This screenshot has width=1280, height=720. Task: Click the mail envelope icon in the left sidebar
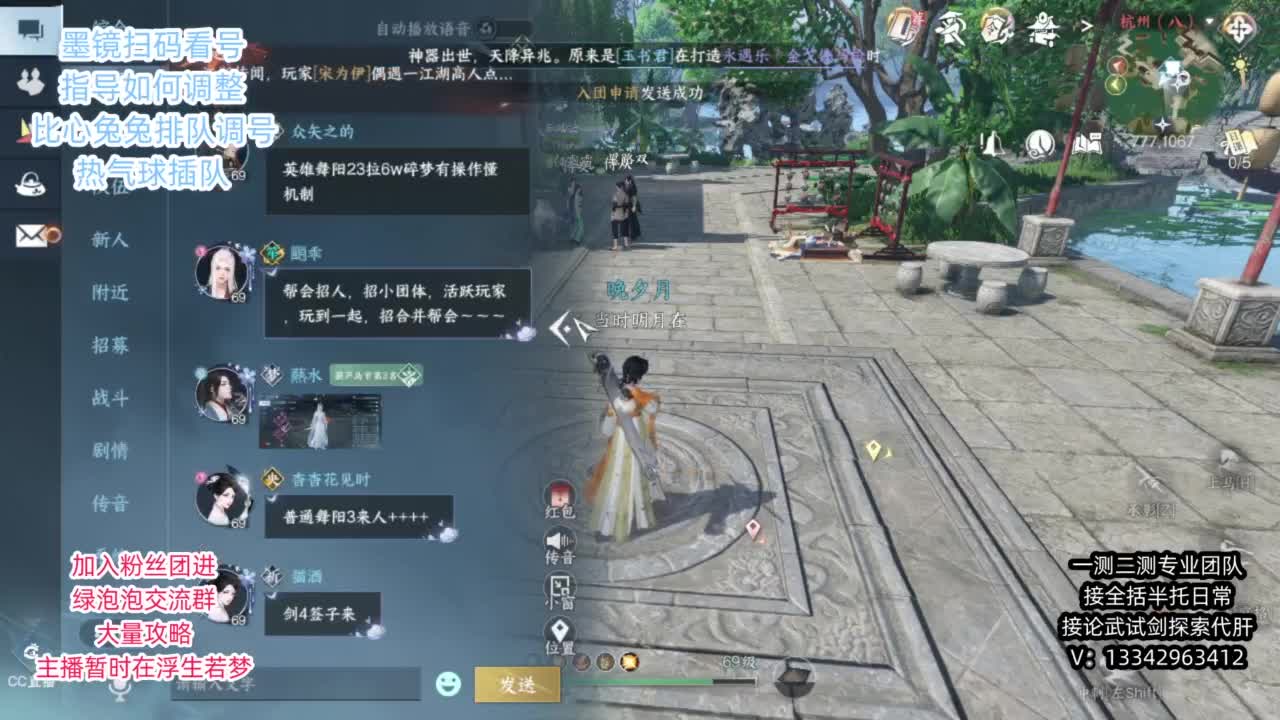[x=30, y=235]
